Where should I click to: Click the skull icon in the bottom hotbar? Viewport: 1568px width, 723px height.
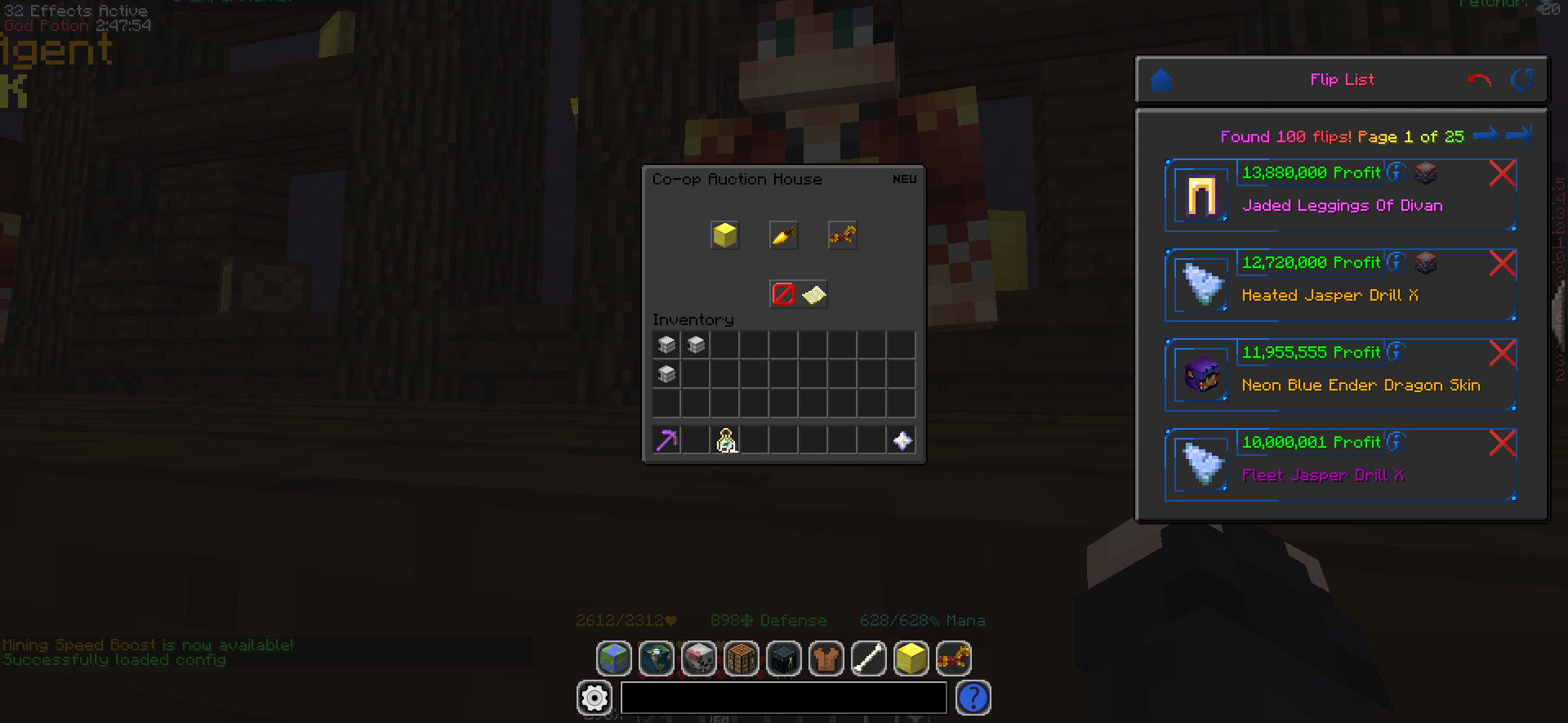(x=699, y=658)
